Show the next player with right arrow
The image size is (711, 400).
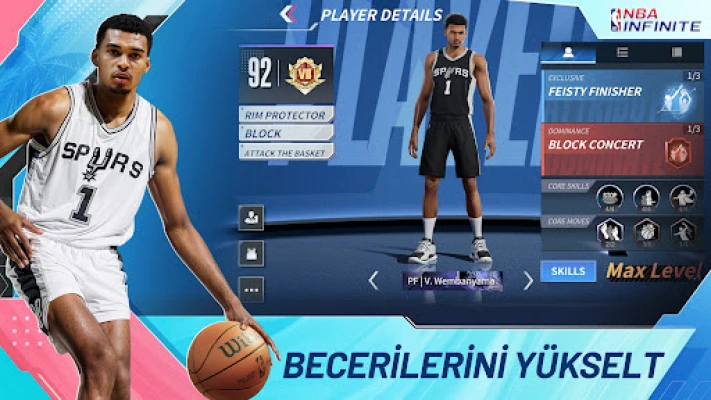point(528,280)
